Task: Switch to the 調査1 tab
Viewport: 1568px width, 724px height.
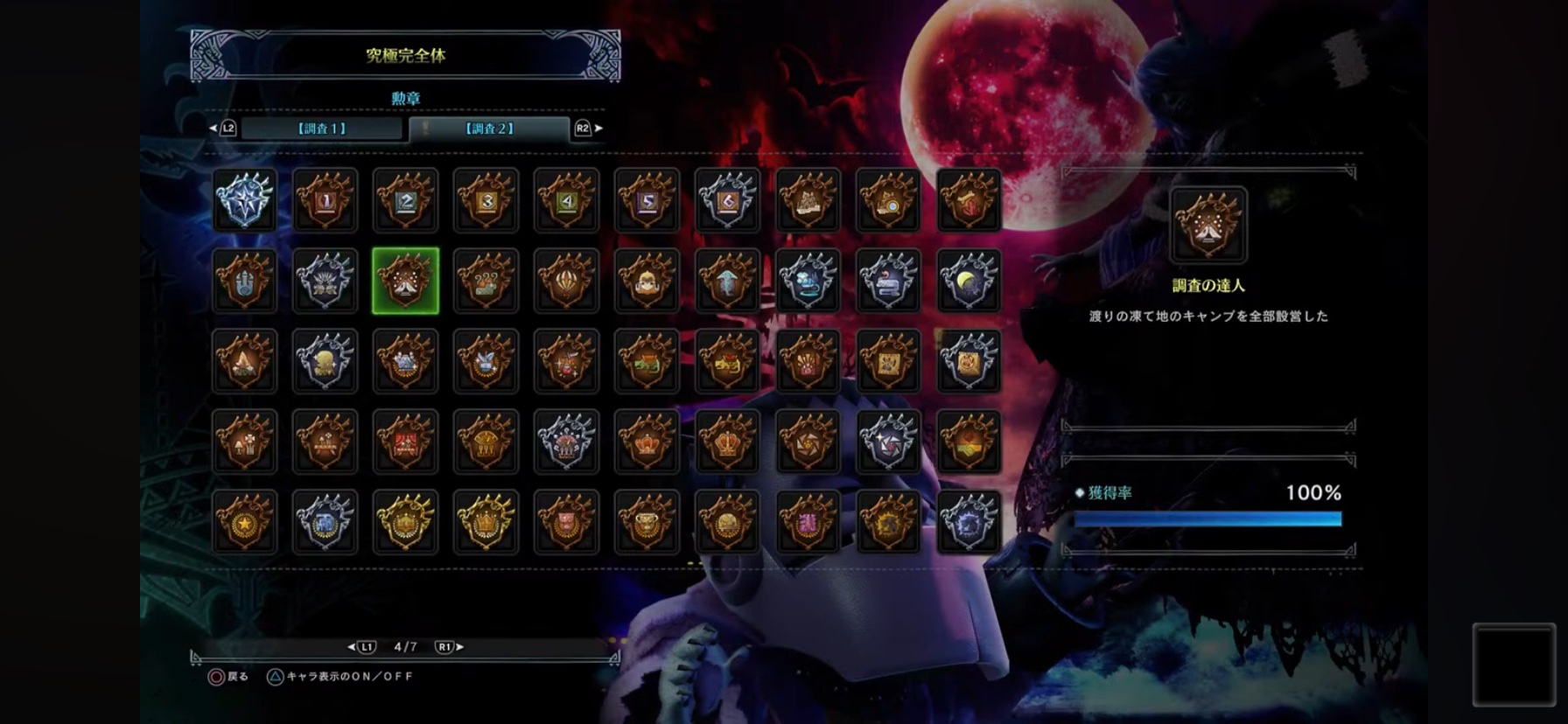Action: tap(321, 129)
